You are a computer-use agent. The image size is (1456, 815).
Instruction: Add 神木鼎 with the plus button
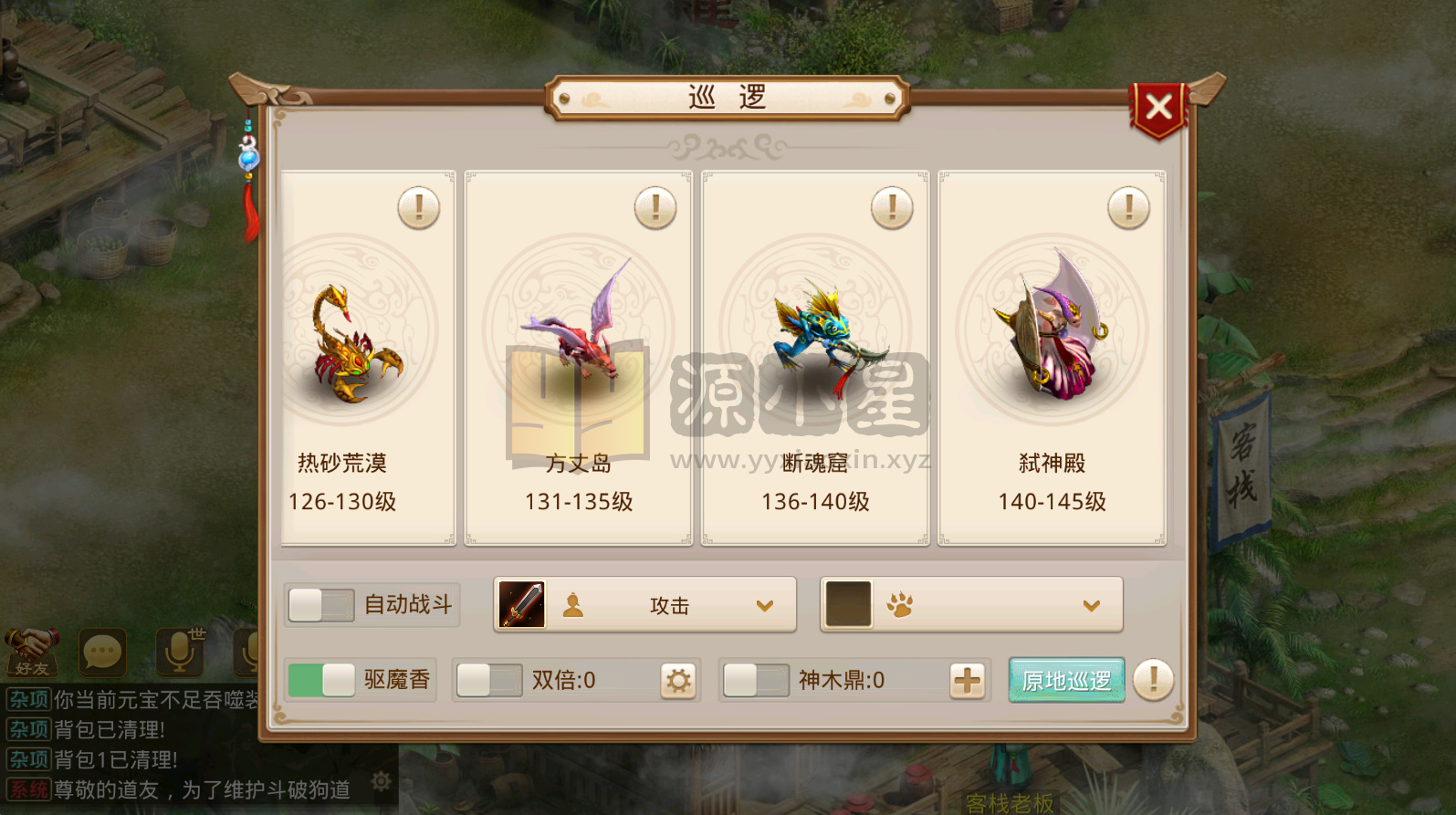point(967,680)
